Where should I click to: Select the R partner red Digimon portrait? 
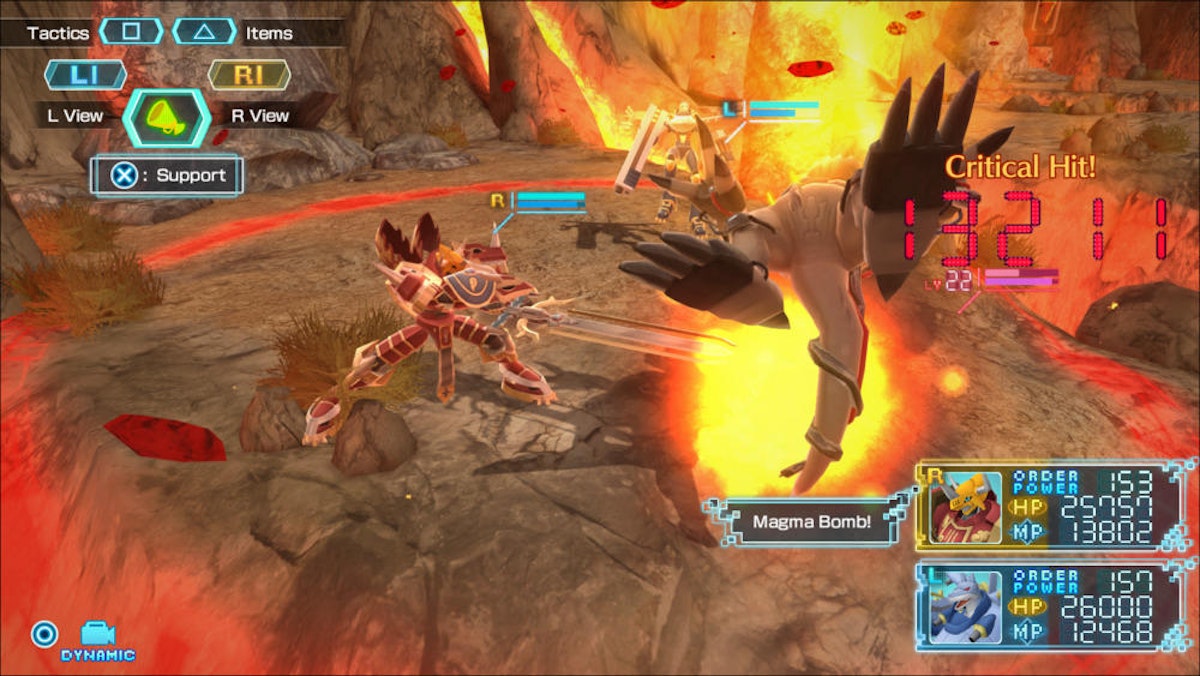coord(965,507)
